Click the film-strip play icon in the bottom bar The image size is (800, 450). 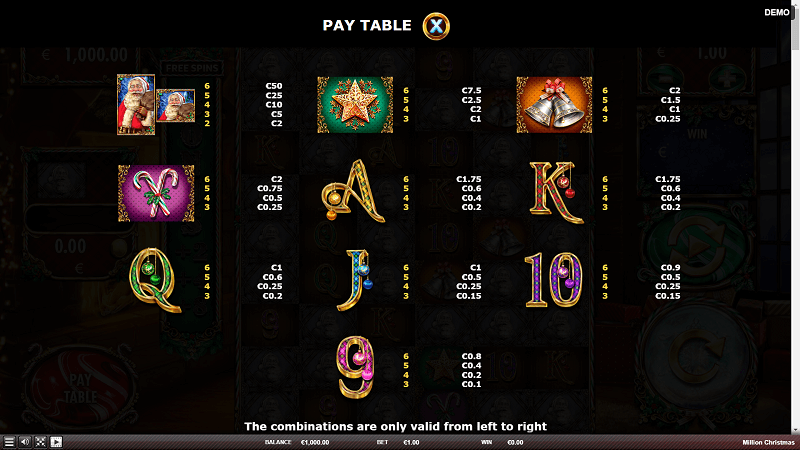pos(57,441)
